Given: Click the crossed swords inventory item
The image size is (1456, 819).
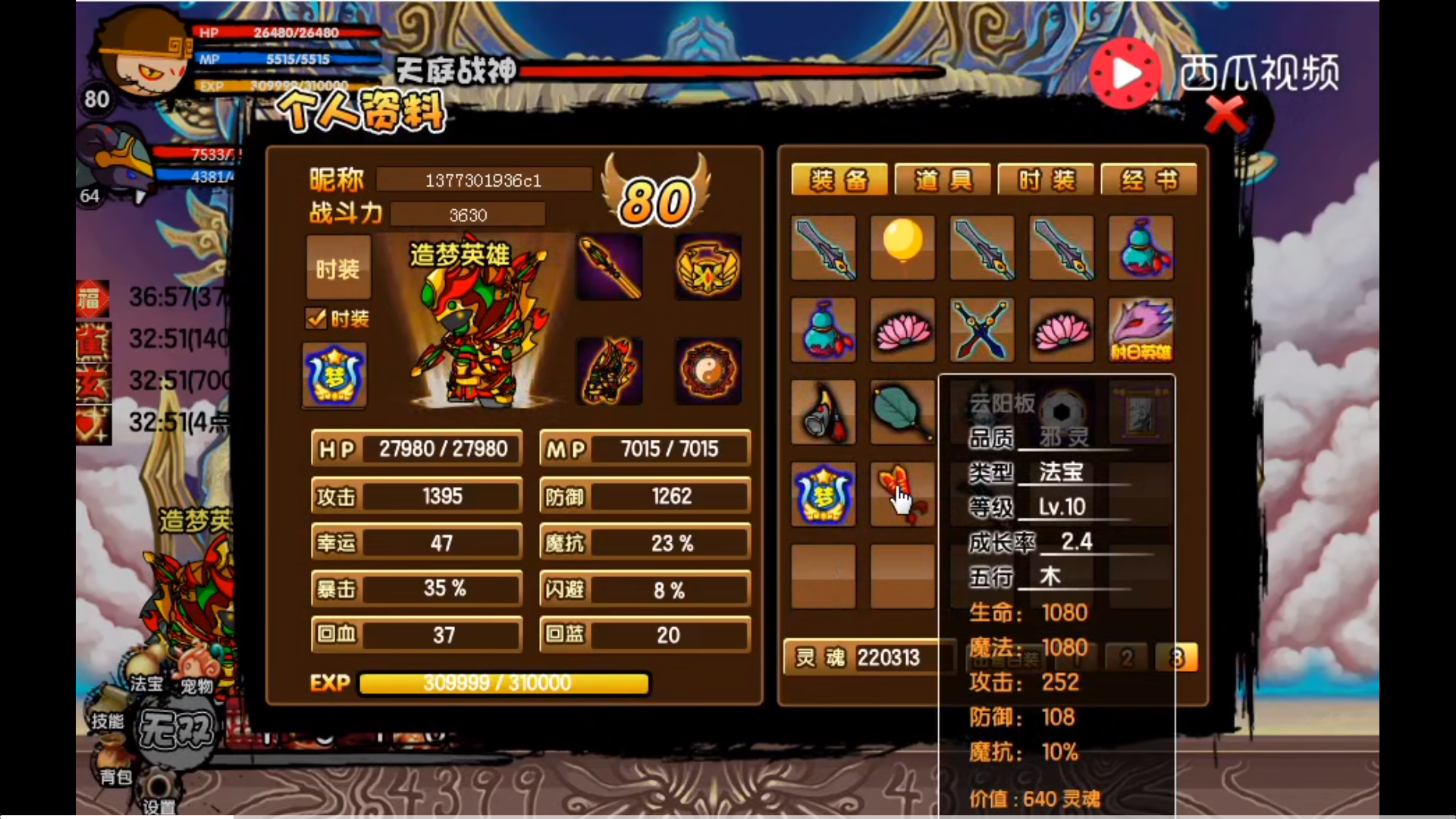Looking at the screenshot, I should click(981, 330).
